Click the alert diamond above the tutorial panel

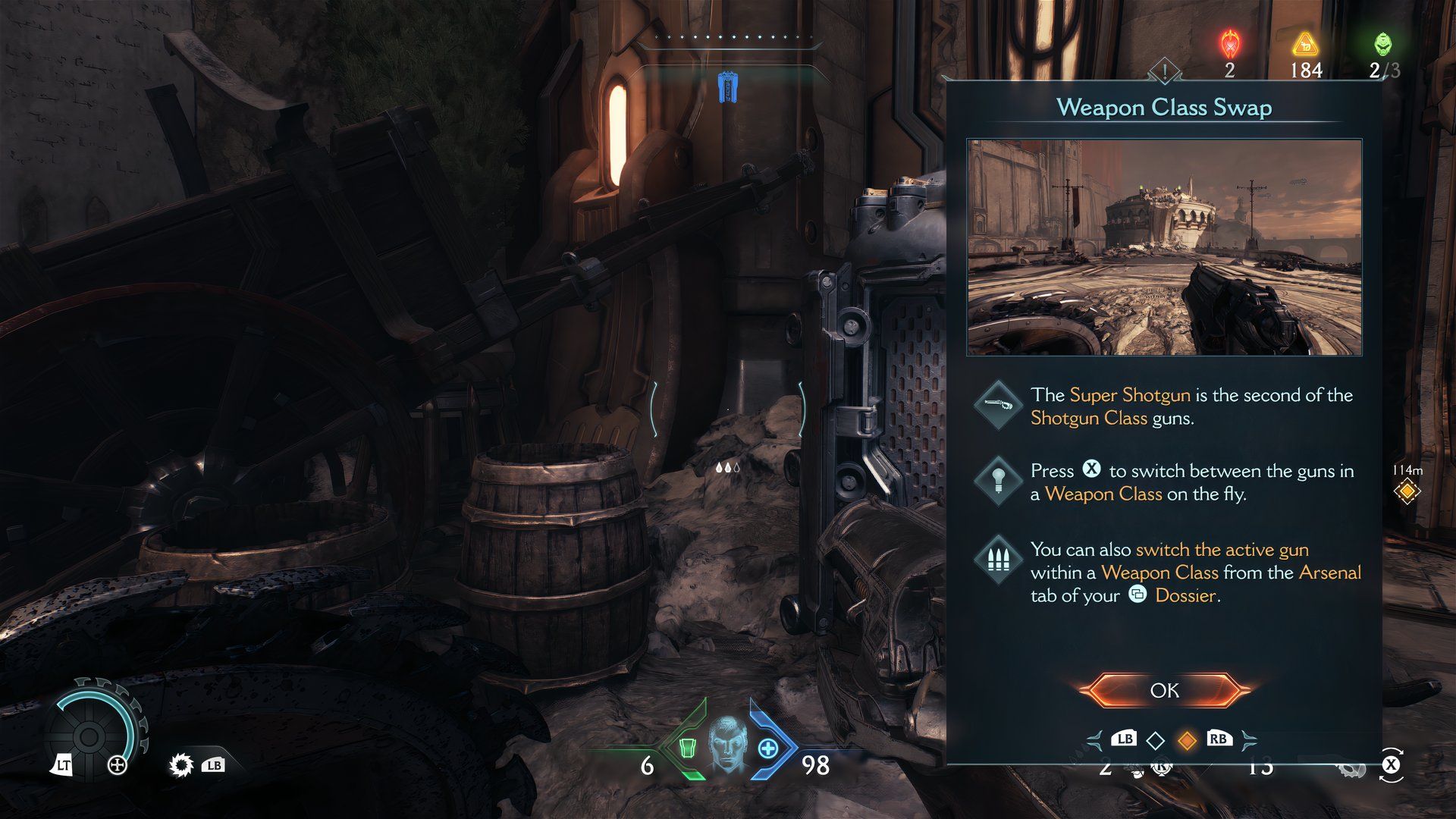(1164, 73)
